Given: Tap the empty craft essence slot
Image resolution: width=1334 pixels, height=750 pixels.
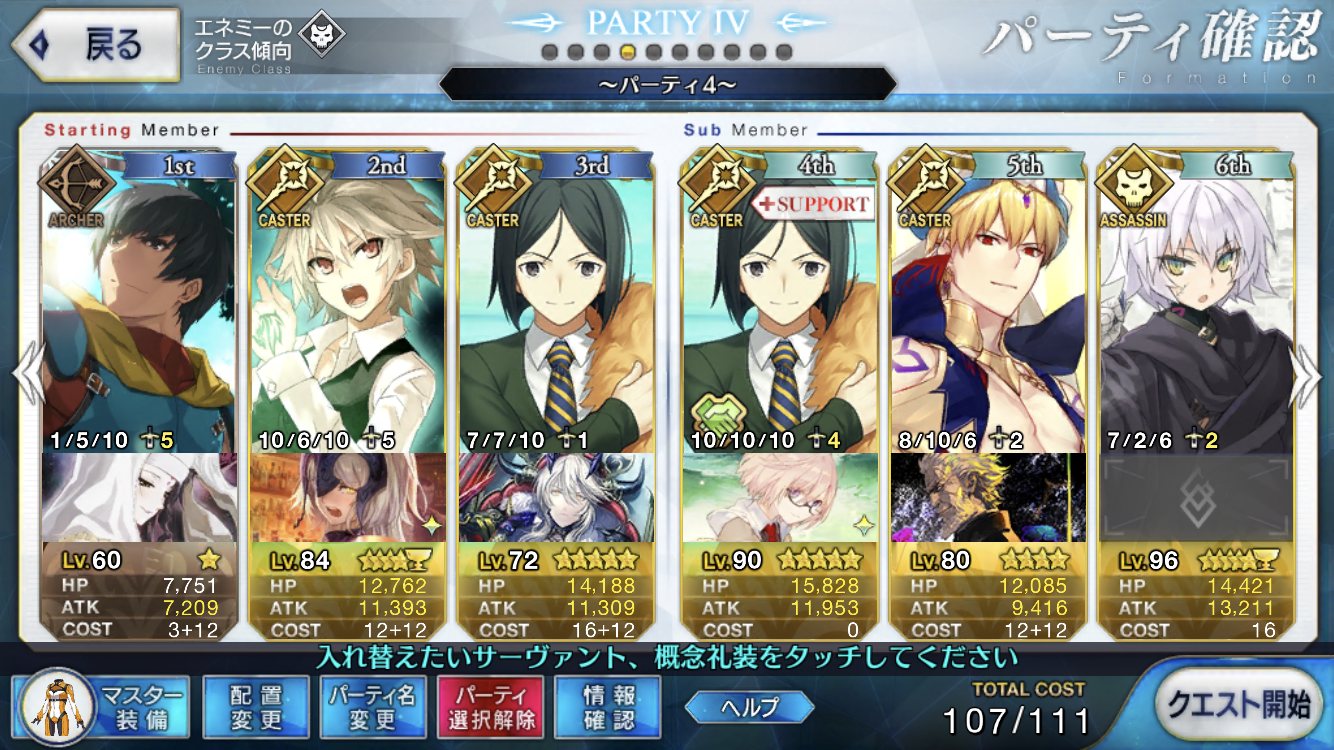Looking at the screenshot, I should (x=1196, y=497).
